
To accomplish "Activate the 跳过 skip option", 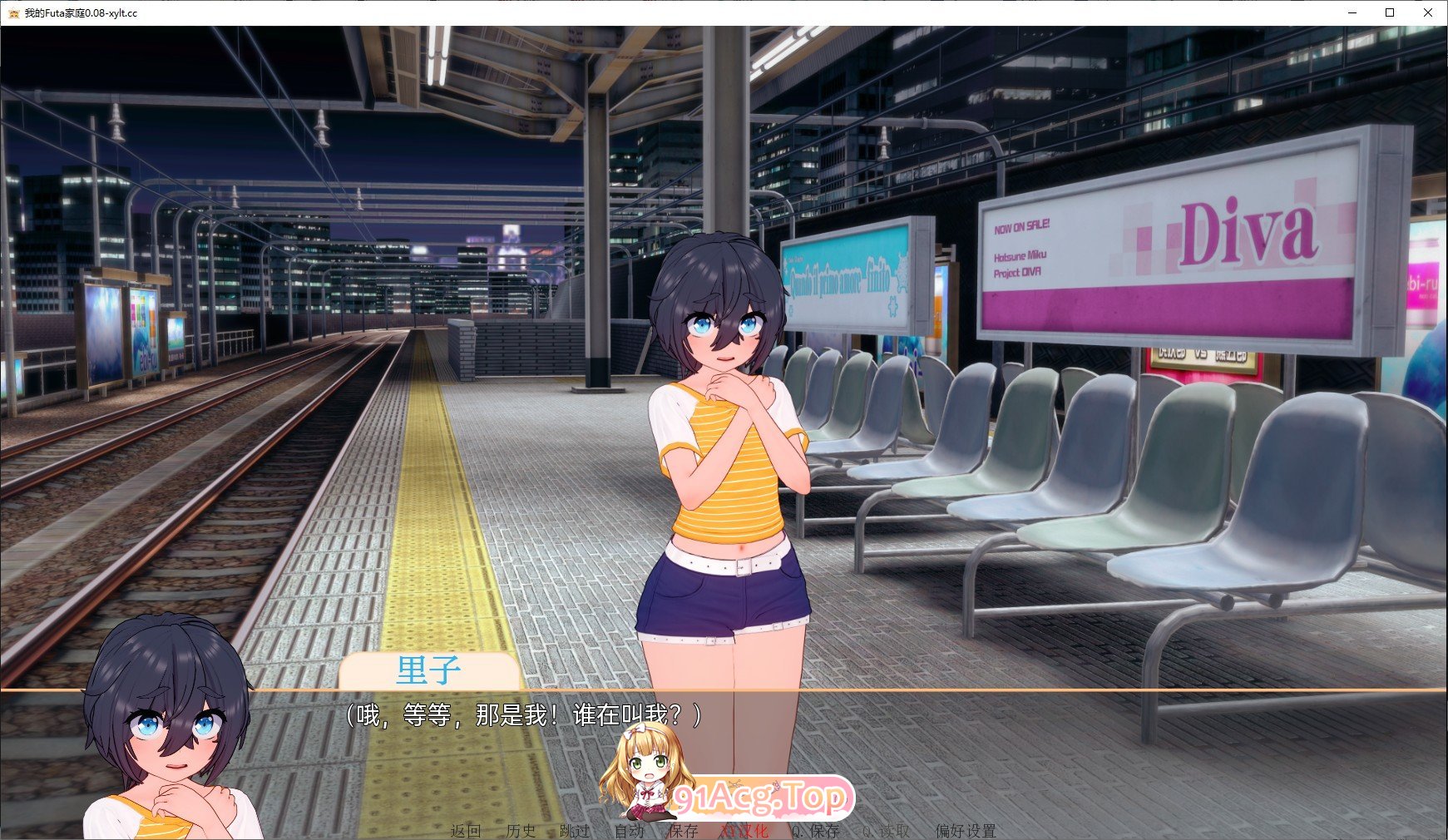I will pos(575,831).
